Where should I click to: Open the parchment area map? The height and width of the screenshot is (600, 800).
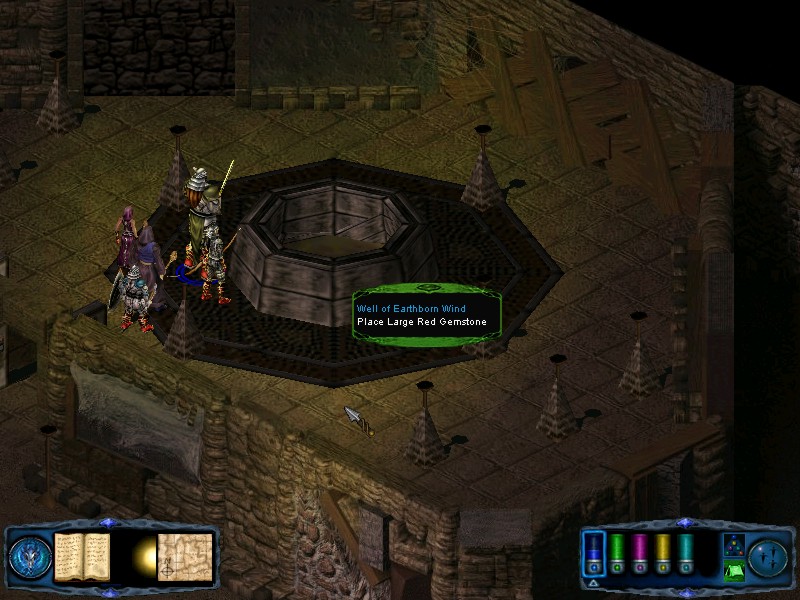[x=185, y=555]
